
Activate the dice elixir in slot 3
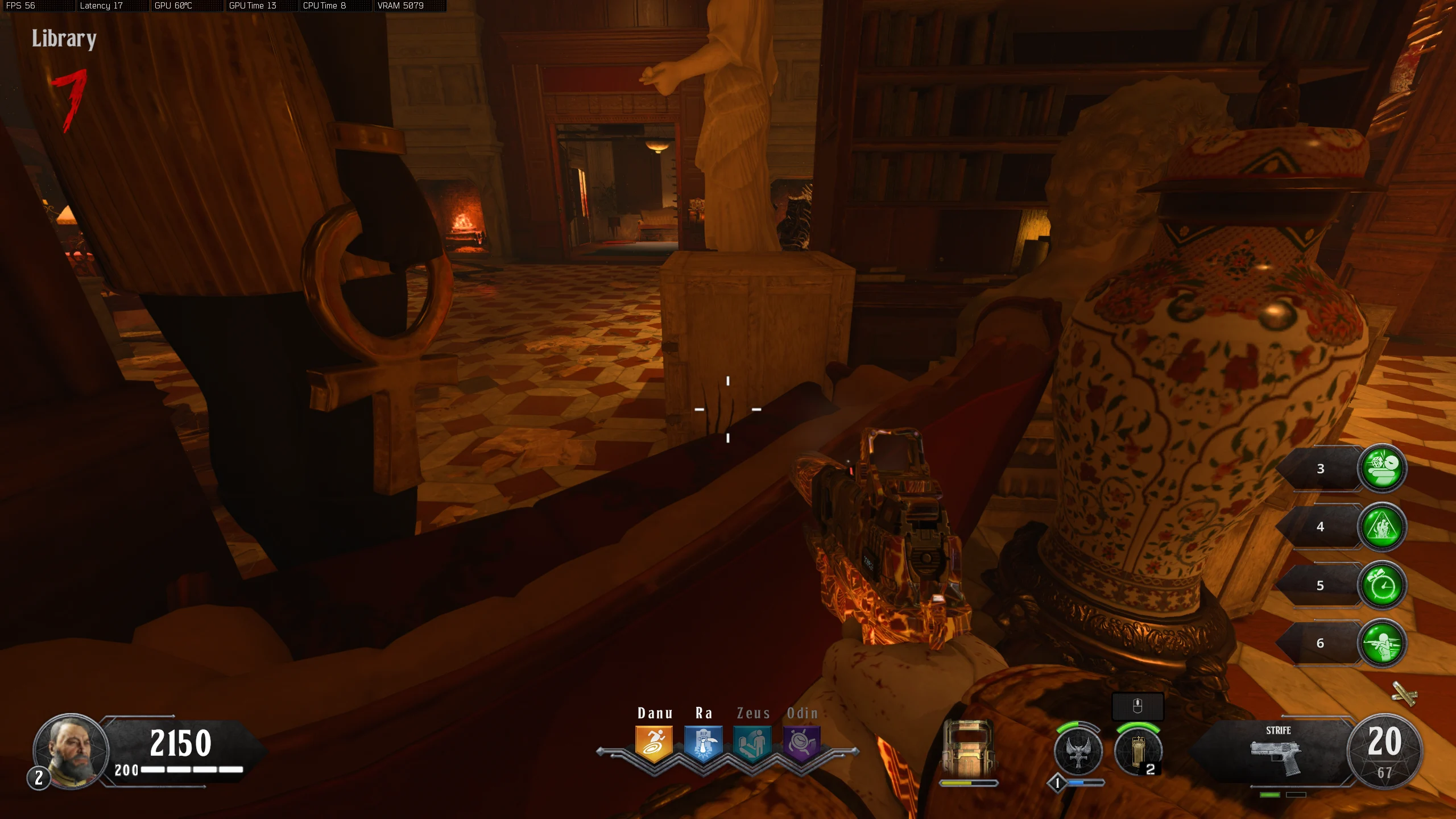(1382, 469)
